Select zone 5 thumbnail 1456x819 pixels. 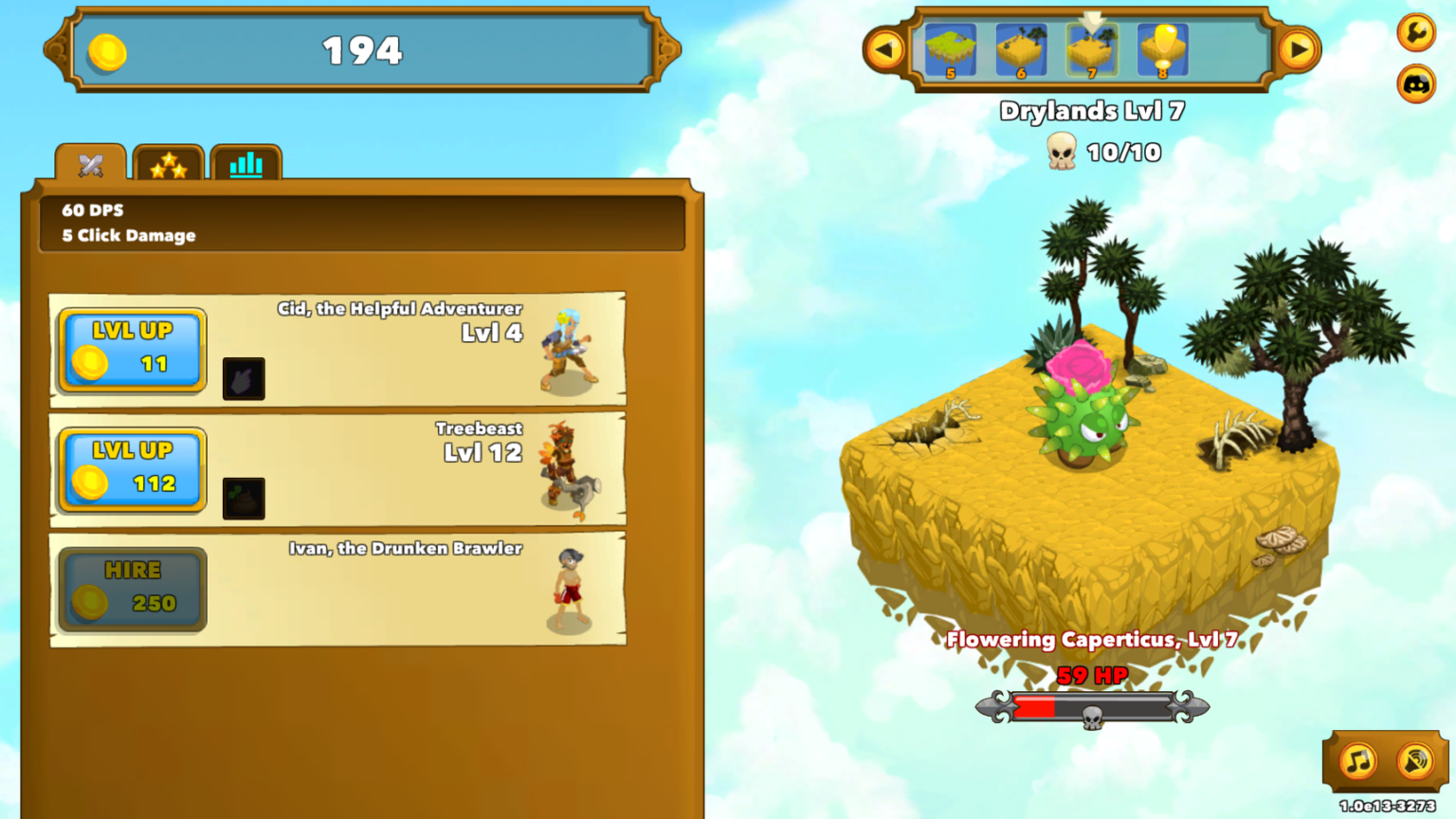click(950, 50)
